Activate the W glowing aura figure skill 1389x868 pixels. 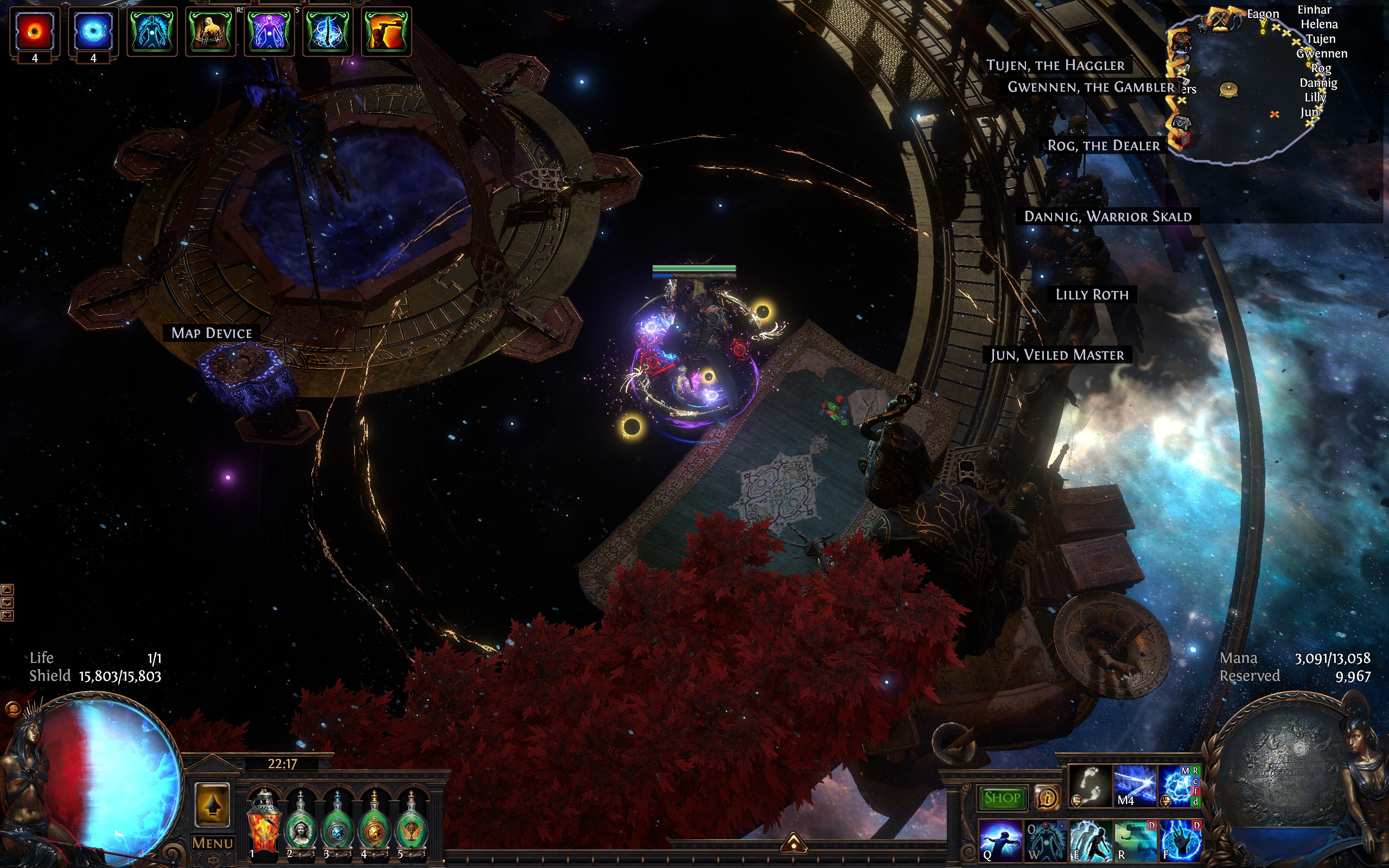pos(1045,840)
